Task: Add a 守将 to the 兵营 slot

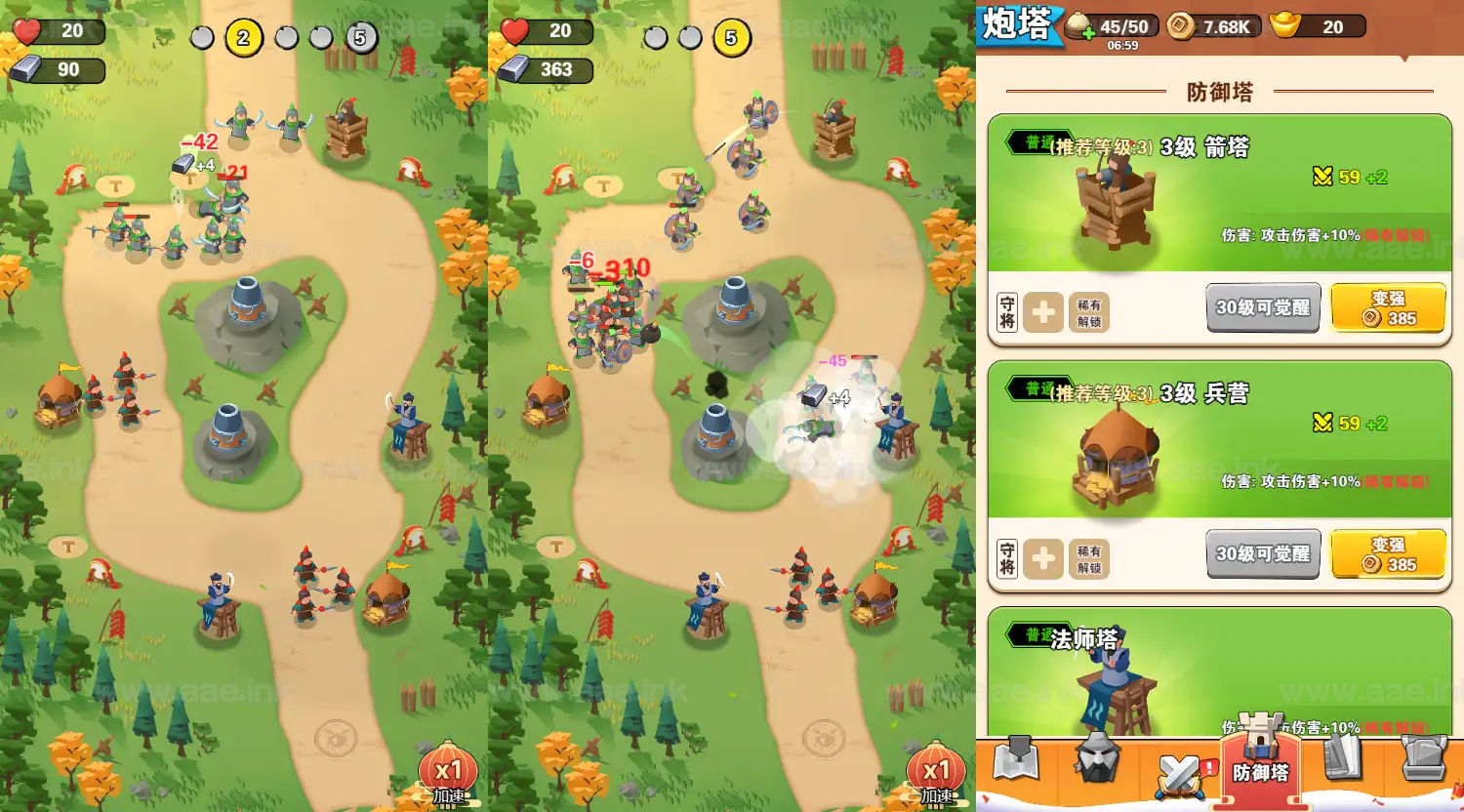Action: pyautogui.click(x=1042, y=559)
